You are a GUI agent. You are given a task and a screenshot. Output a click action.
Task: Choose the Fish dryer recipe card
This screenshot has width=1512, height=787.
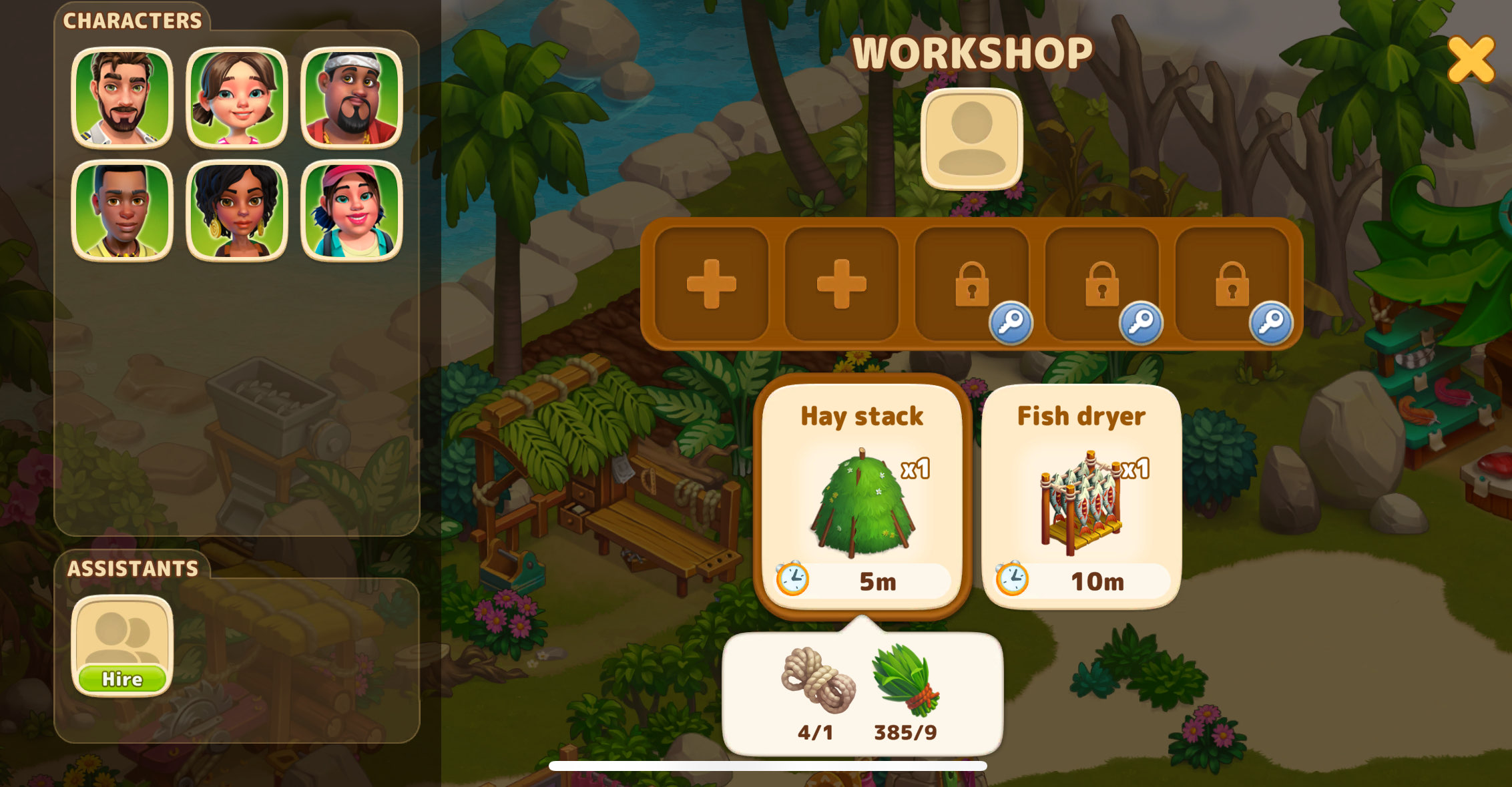(x=1081, y=495)
